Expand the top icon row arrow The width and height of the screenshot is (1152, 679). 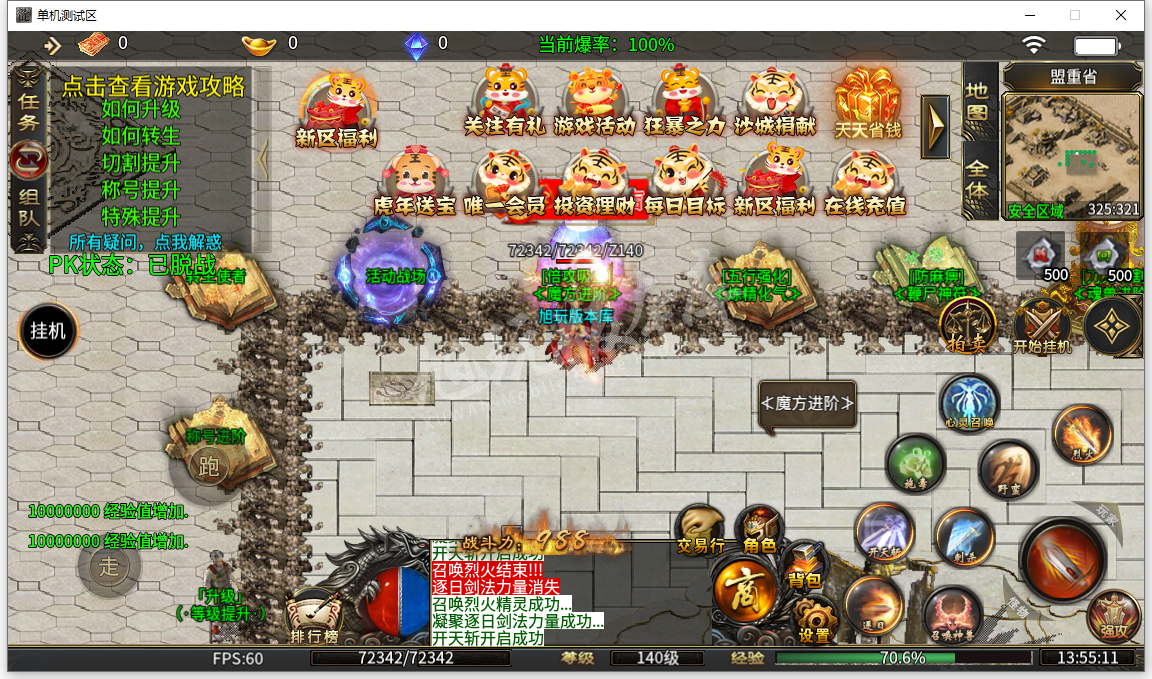935,126
